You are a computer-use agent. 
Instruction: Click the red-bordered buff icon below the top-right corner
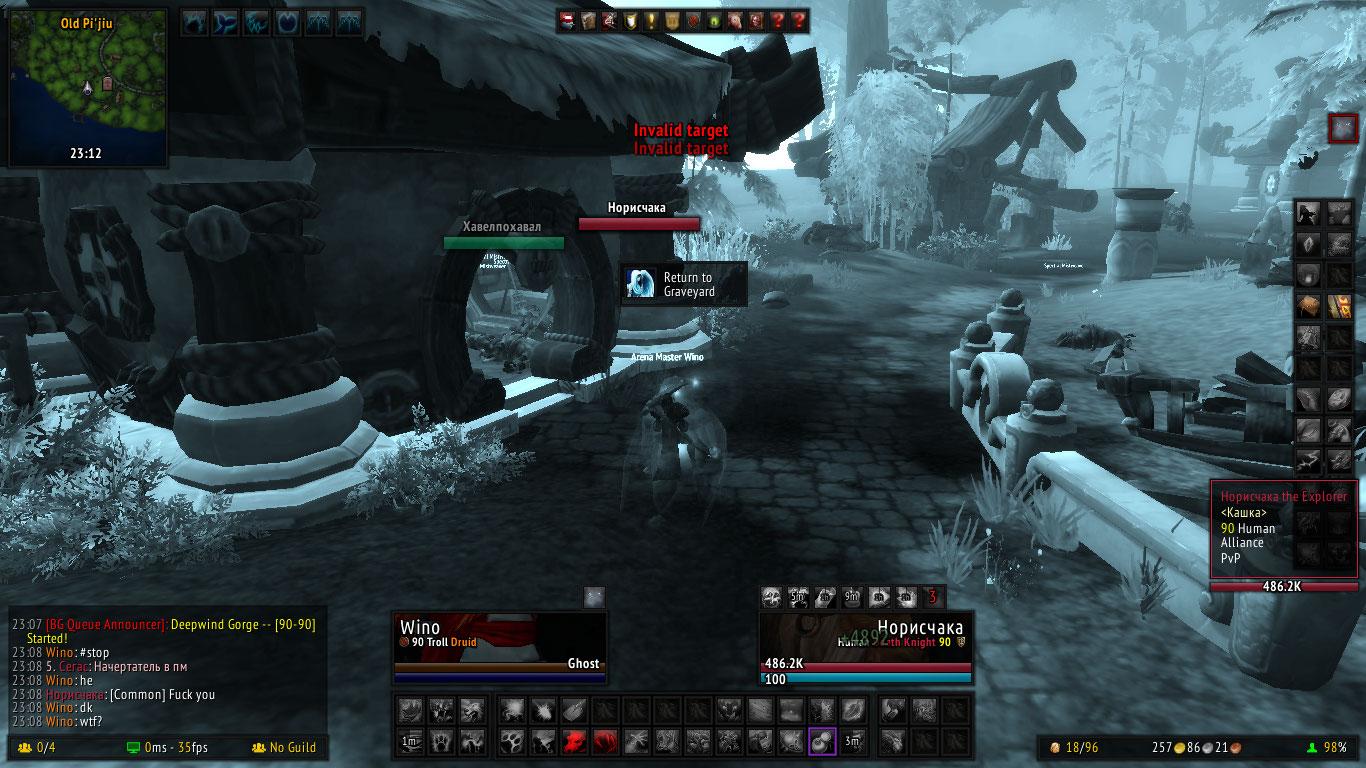click(x=1341, y=128)
